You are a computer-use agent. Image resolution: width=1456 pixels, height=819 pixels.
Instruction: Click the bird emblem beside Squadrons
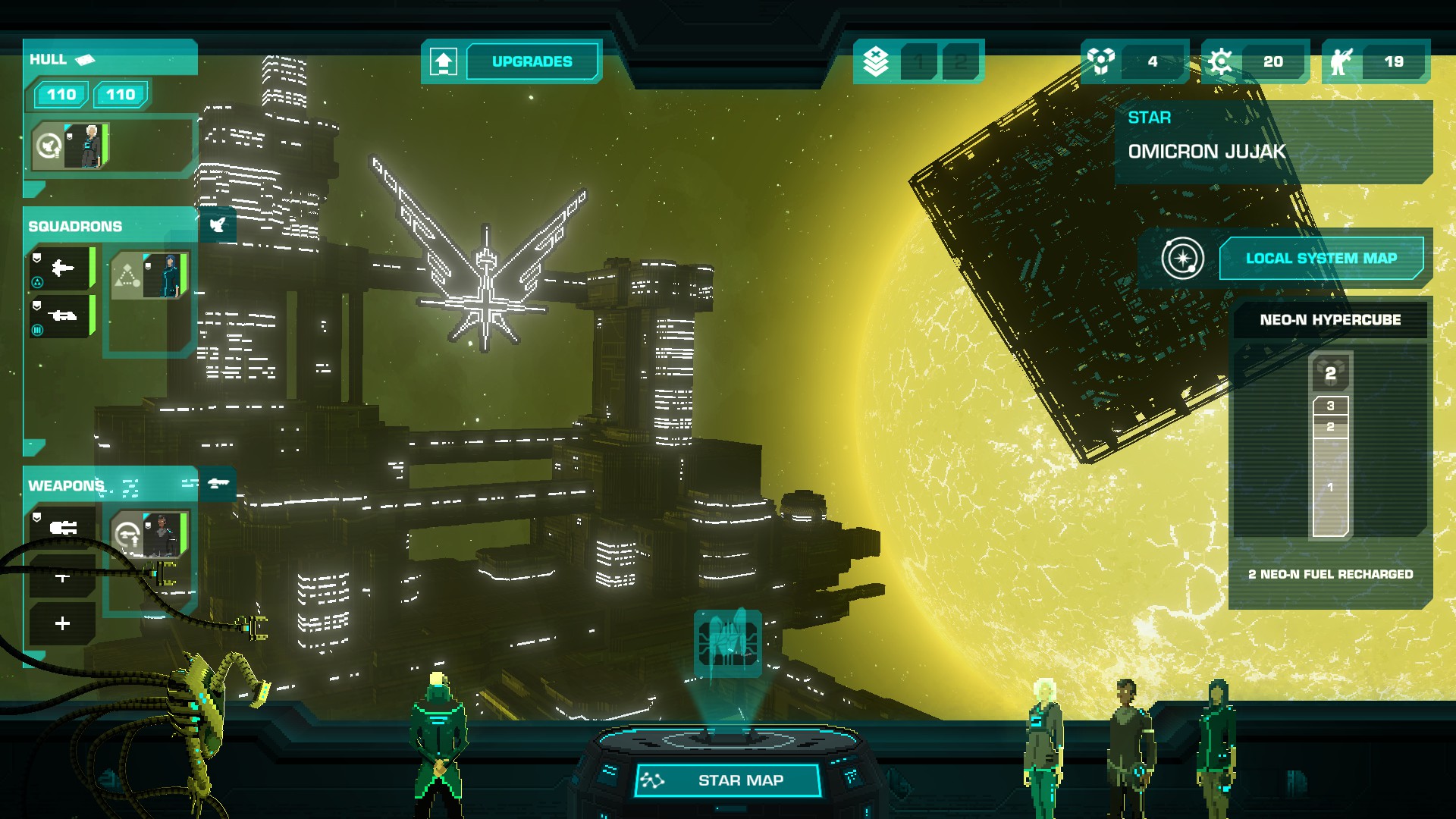click(218, 225)
